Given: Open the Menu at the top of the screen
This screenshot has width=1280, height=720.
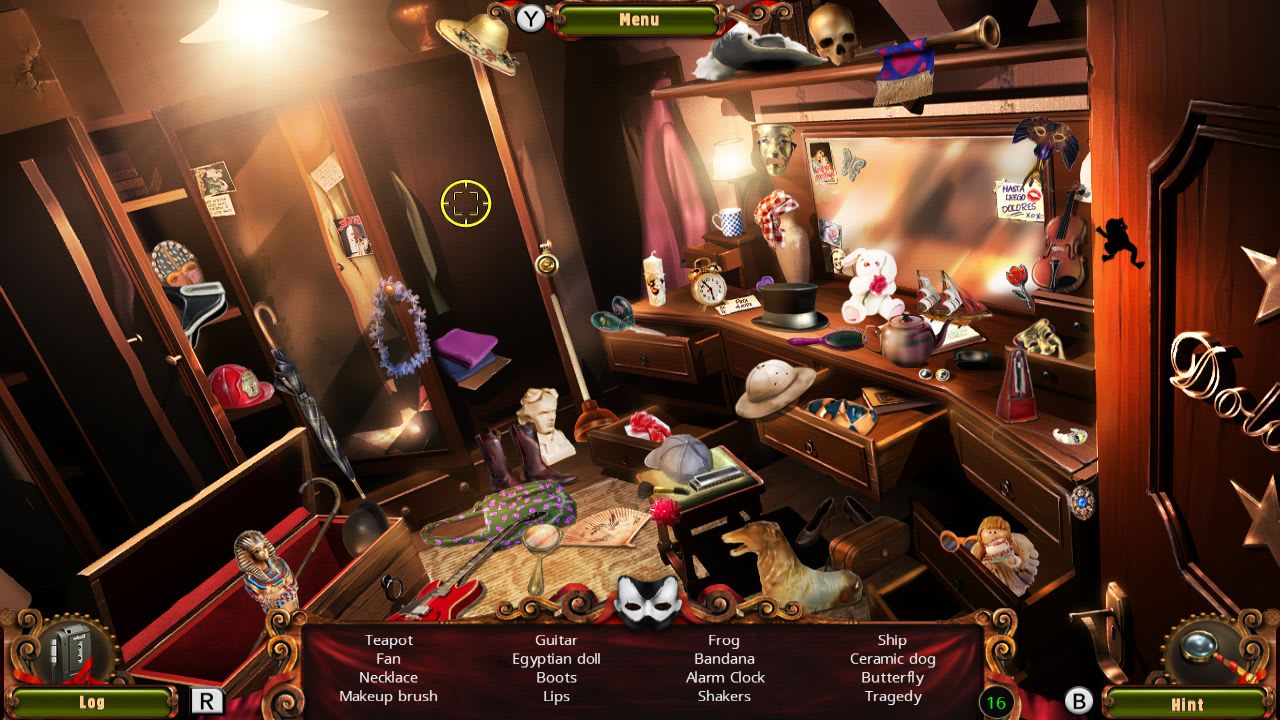Looking at the screenshot, I should point(638,19).
